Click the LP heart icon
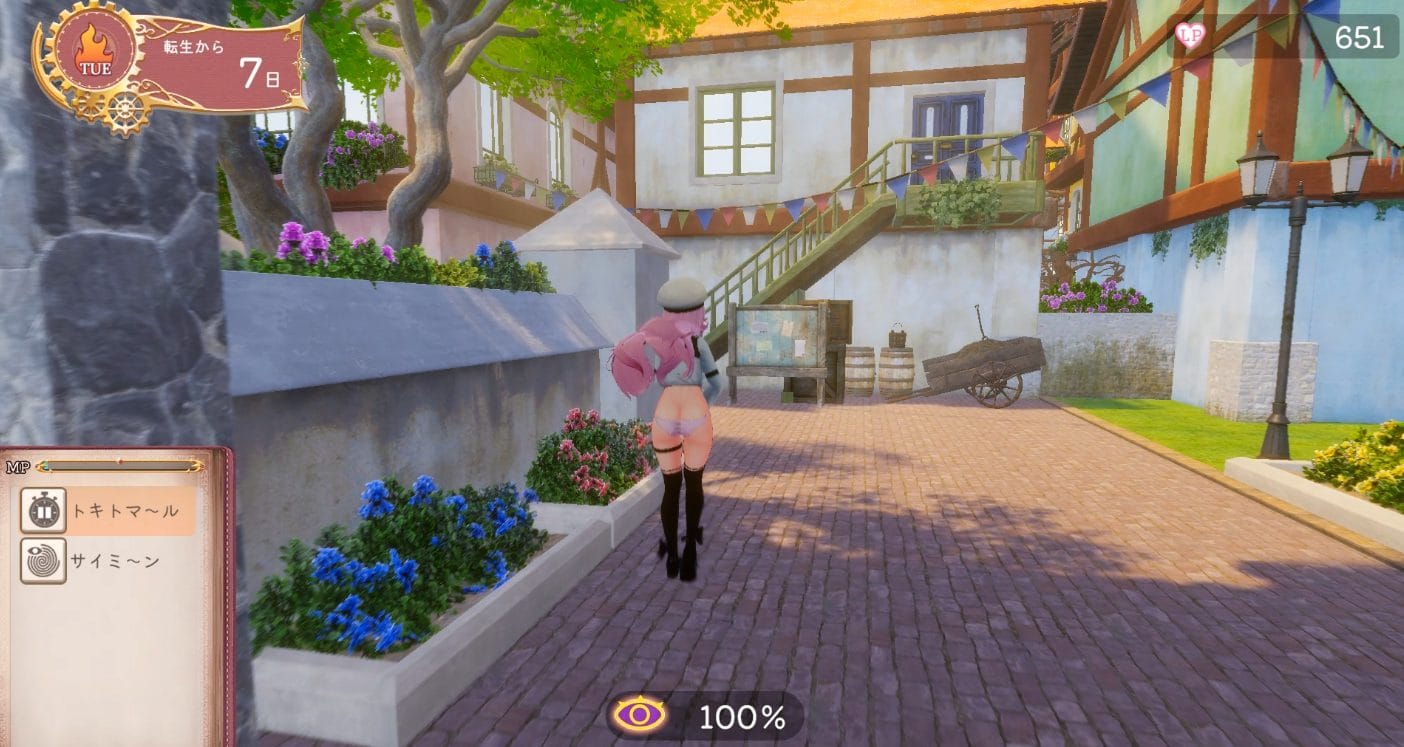The image size is (1404, 747). [x=1190, y=37]
